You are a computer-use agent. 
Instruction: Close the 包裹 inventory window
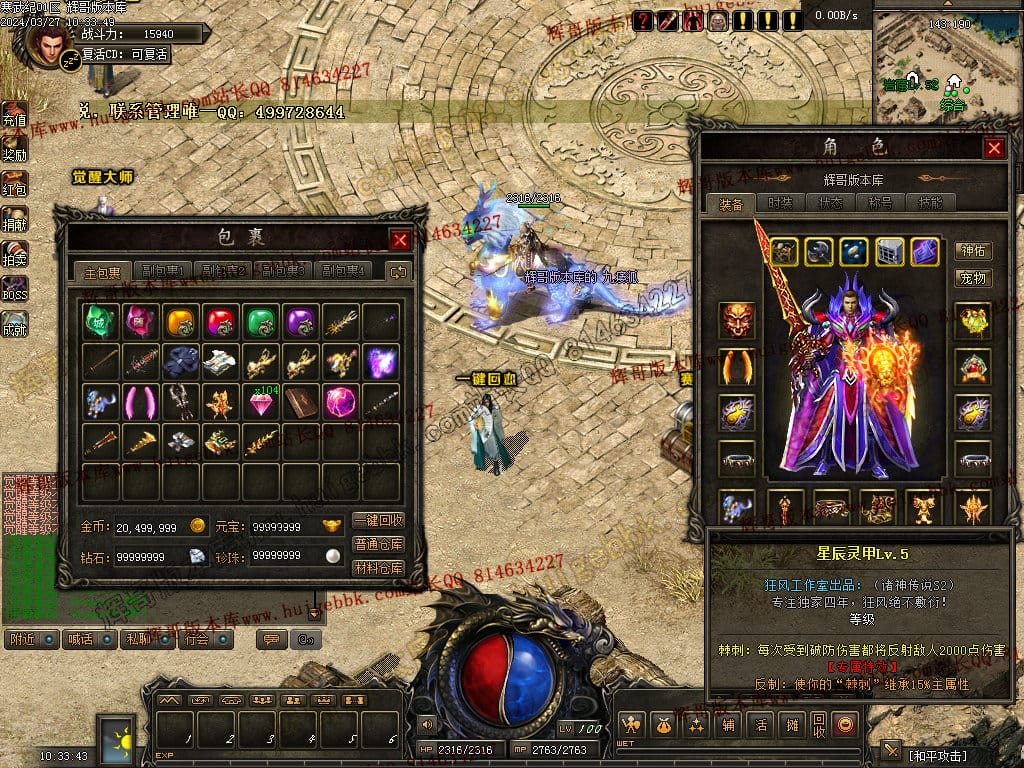399,240
